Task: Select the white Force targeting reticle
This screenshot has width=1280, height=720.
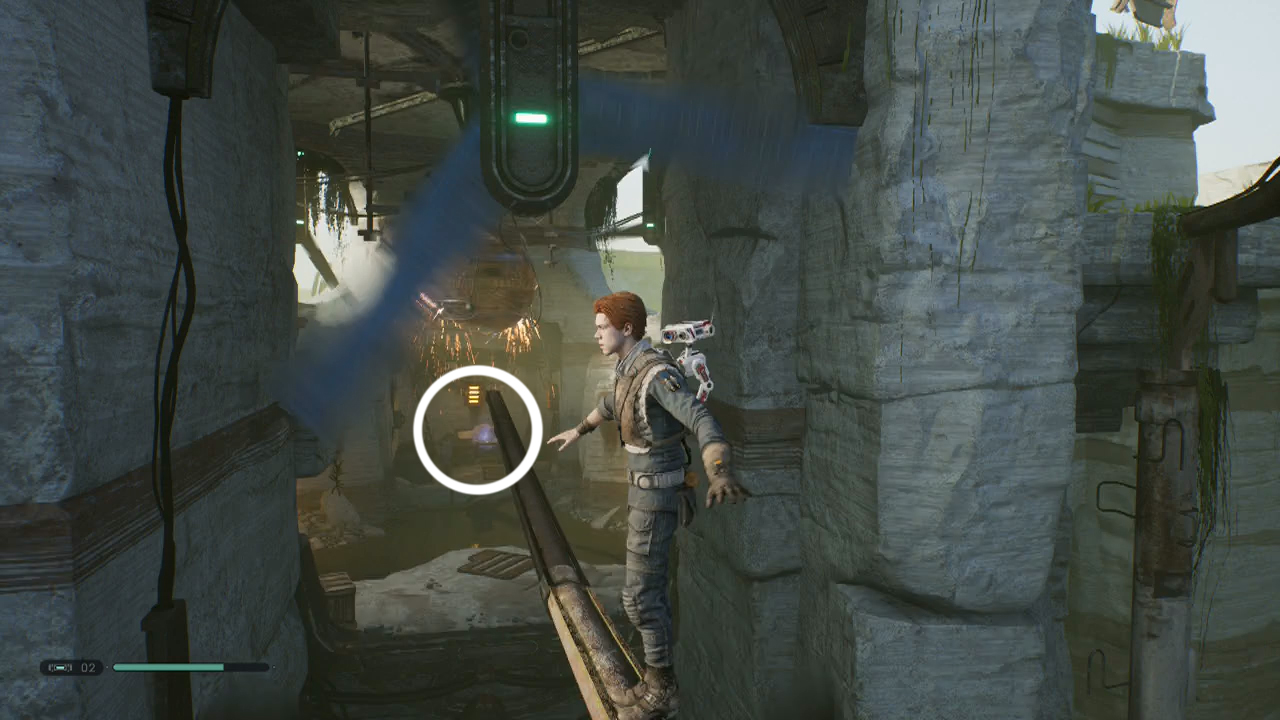Action: 478,428
